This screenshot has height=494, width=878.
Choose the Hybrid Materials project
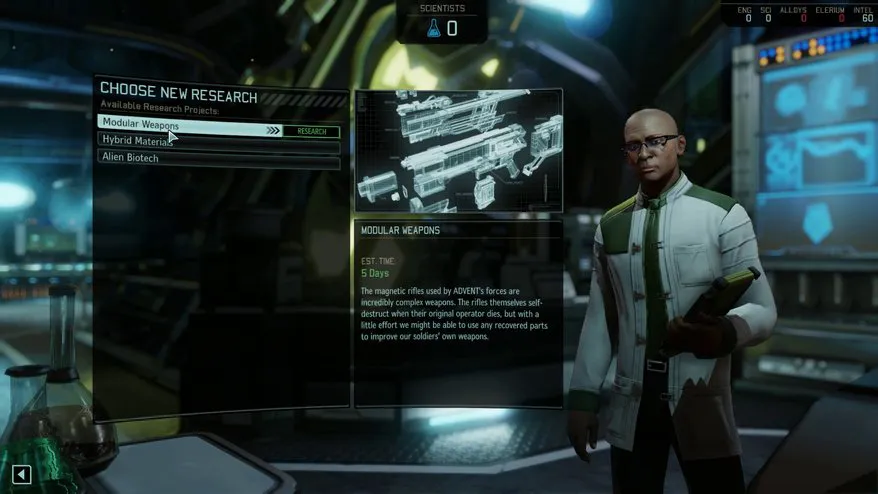coord(138,142)
